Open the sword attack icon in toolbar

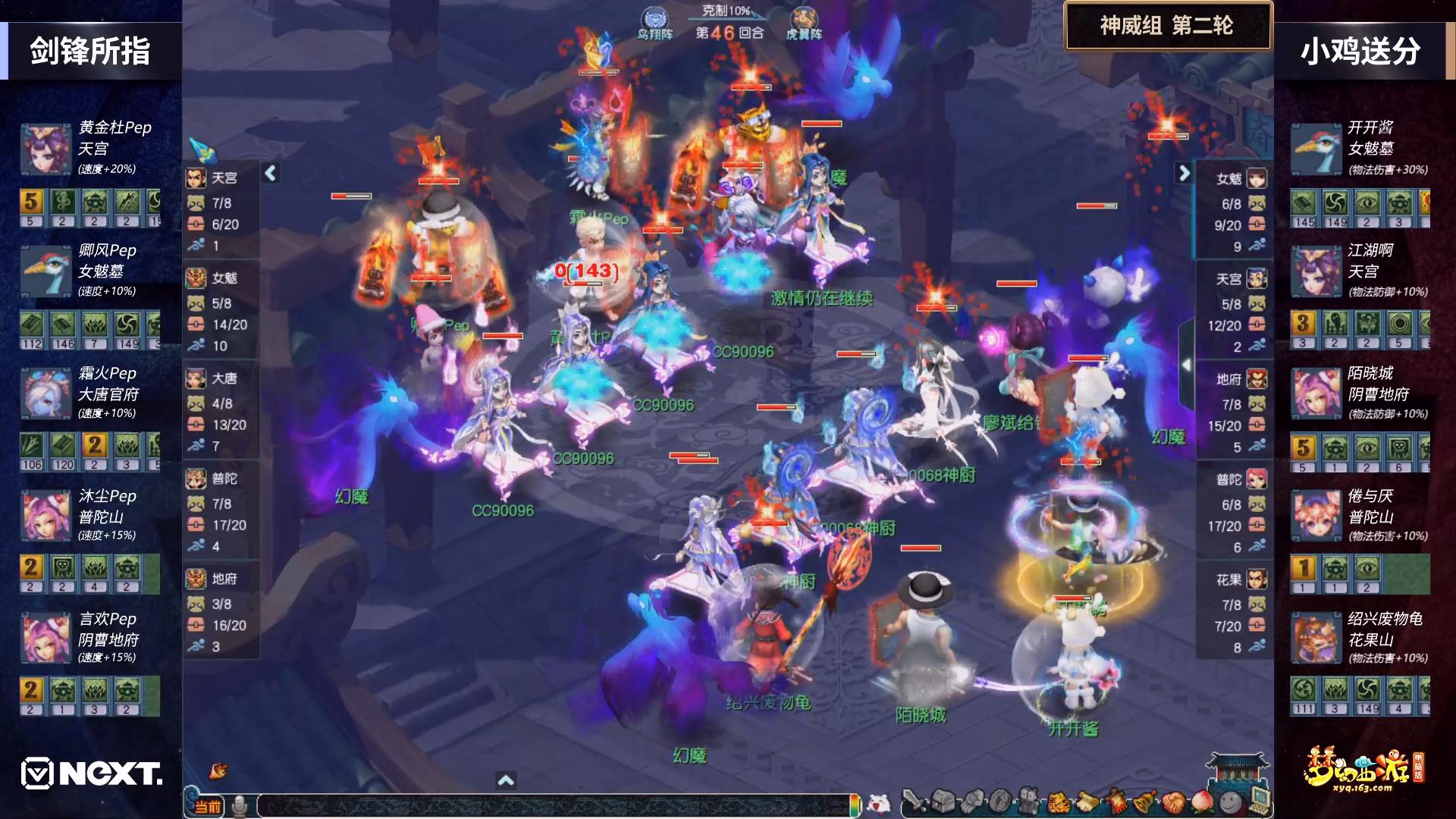[x=915, y=802]
